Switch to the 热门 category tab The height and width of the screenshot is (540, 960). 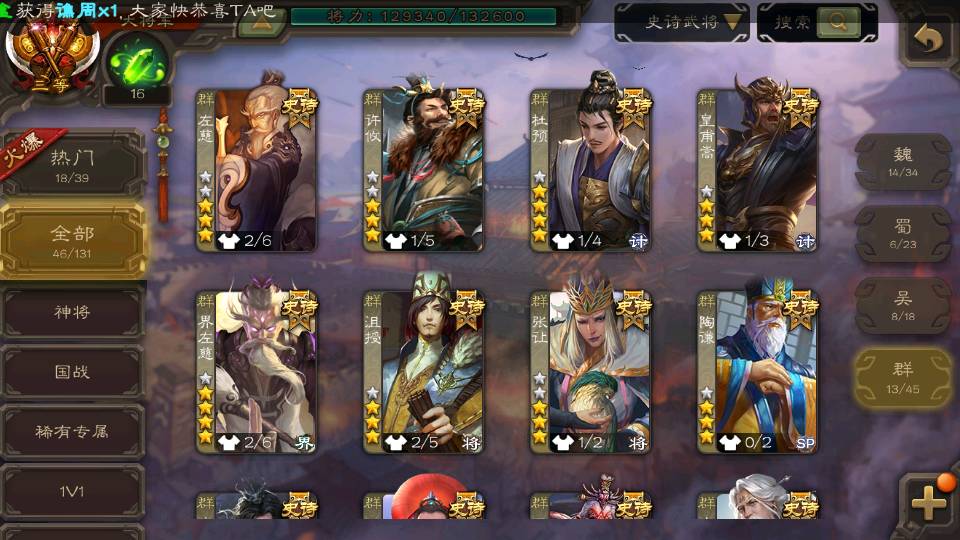coord(72,163)
